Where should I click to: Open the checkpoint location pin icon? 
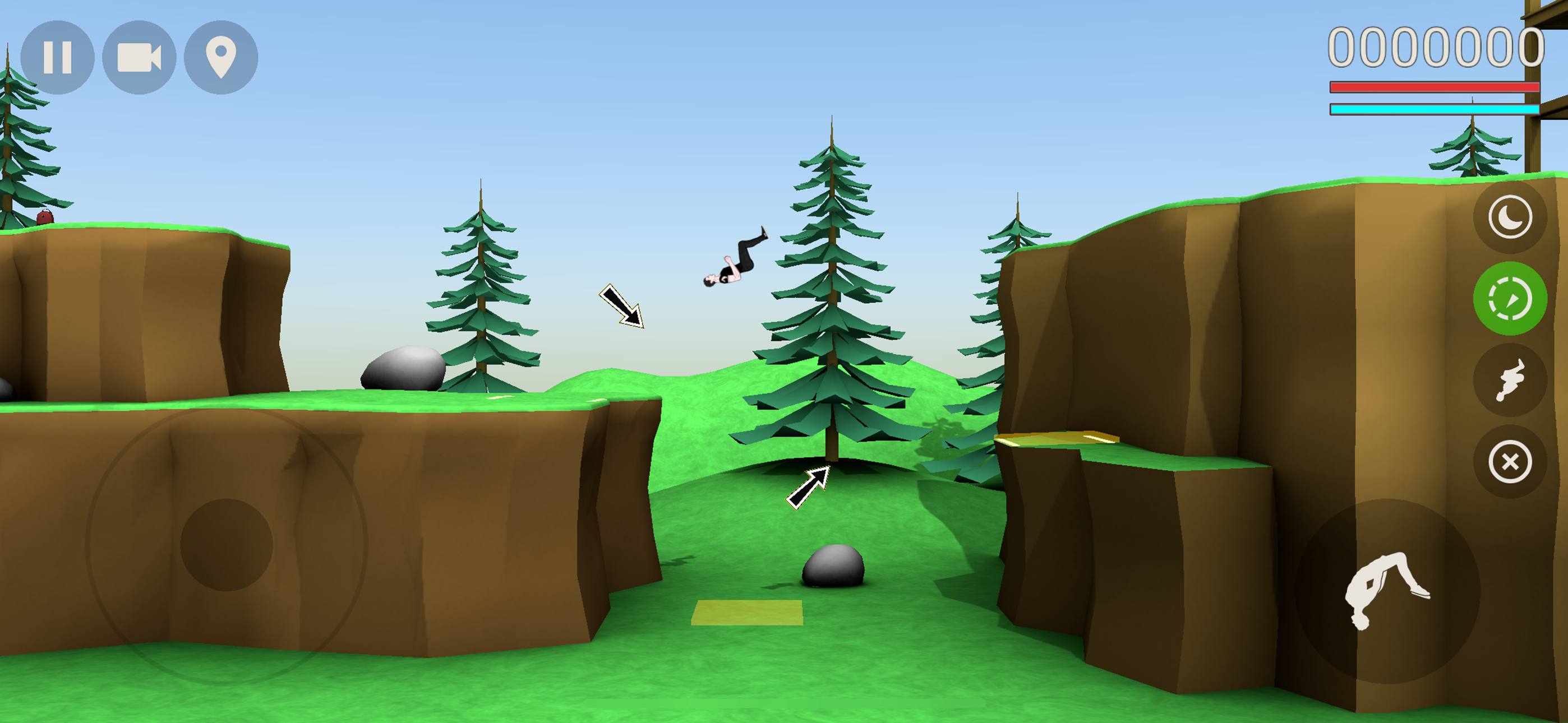click(221, 57)
